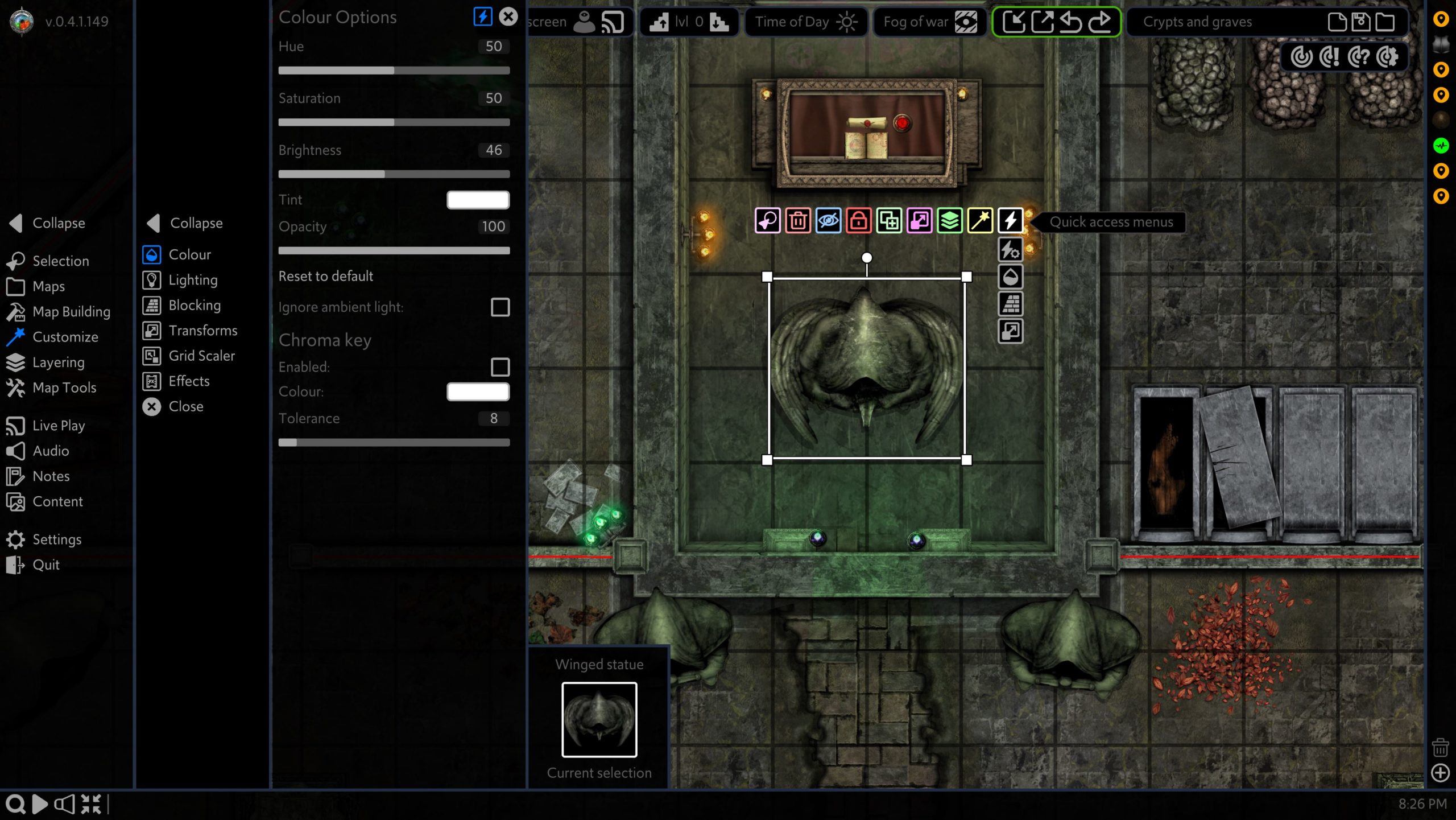Choose the Effects submenu entry
Screen dimensions: 1456x820
(x=189, y=381)
